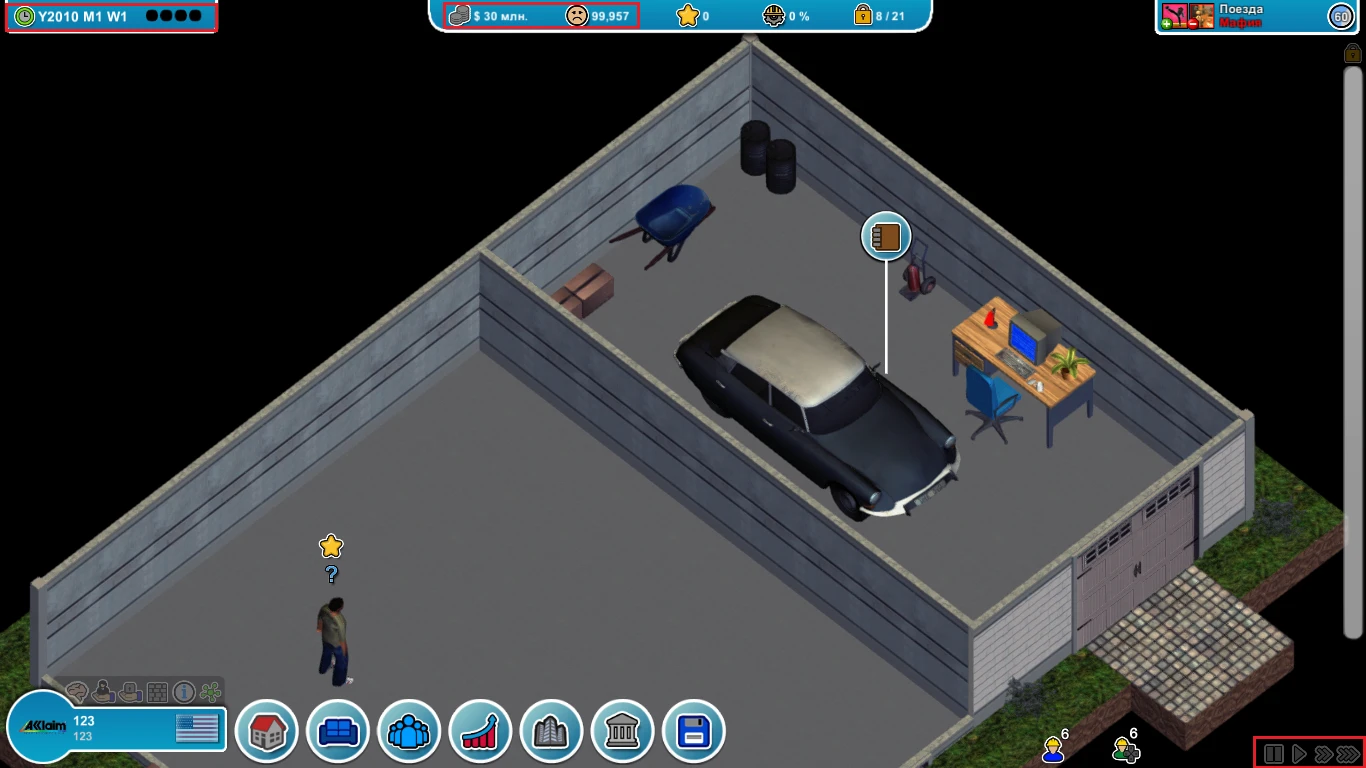The image size is (1366, 768).
Task: Toggle the padlock below the top-right panel
Action: [1354, 51]
